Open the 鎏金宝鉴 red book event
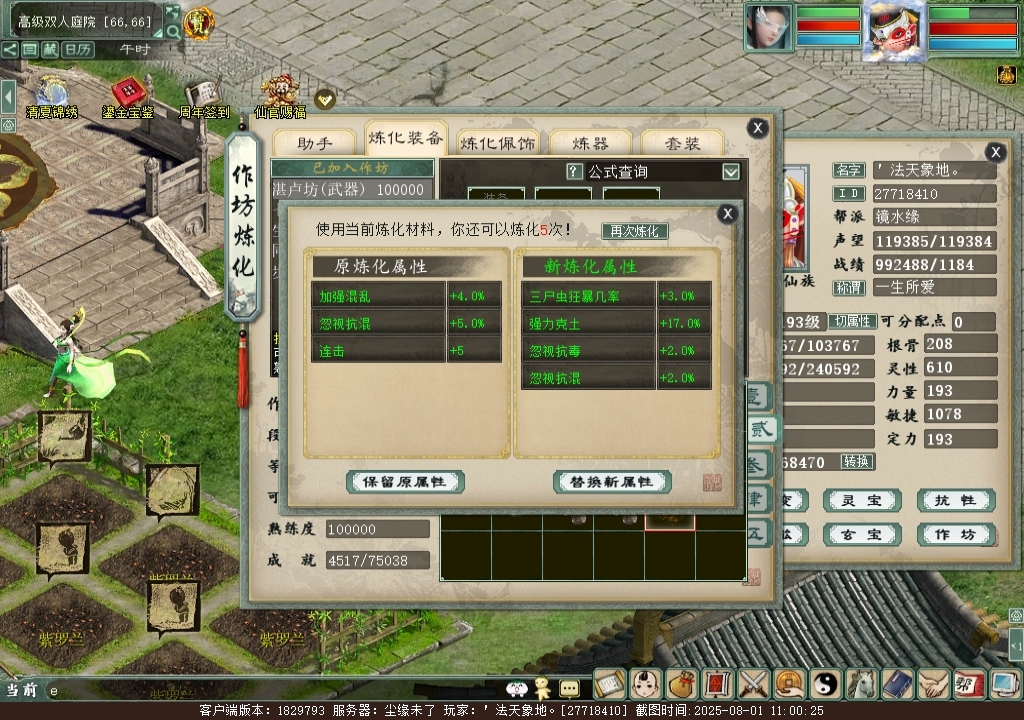The image size is (1024, 720). [x=127, y=97]
